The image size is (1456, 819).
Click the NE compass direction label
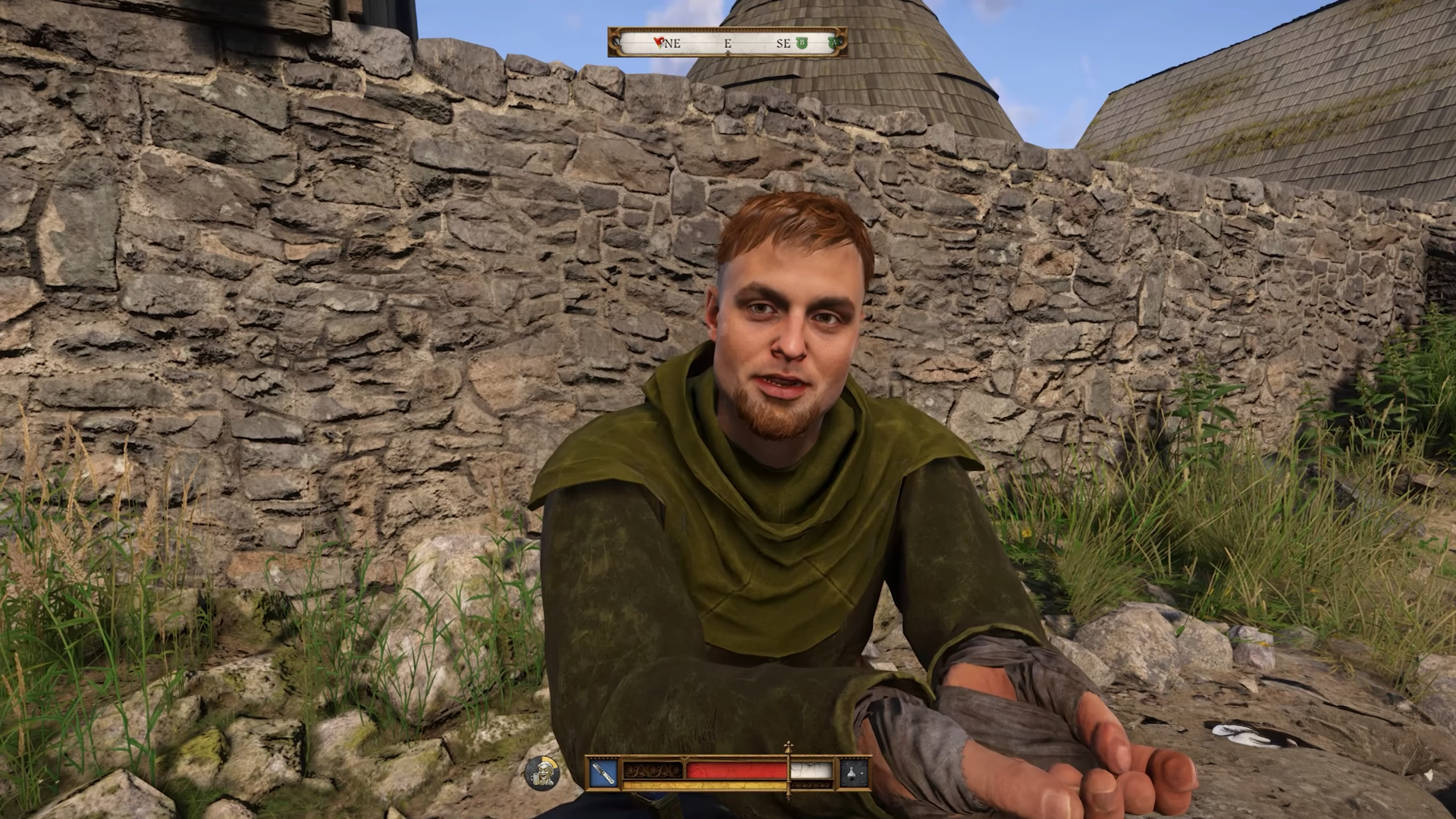pyautogui.click(x=673, y=42)
